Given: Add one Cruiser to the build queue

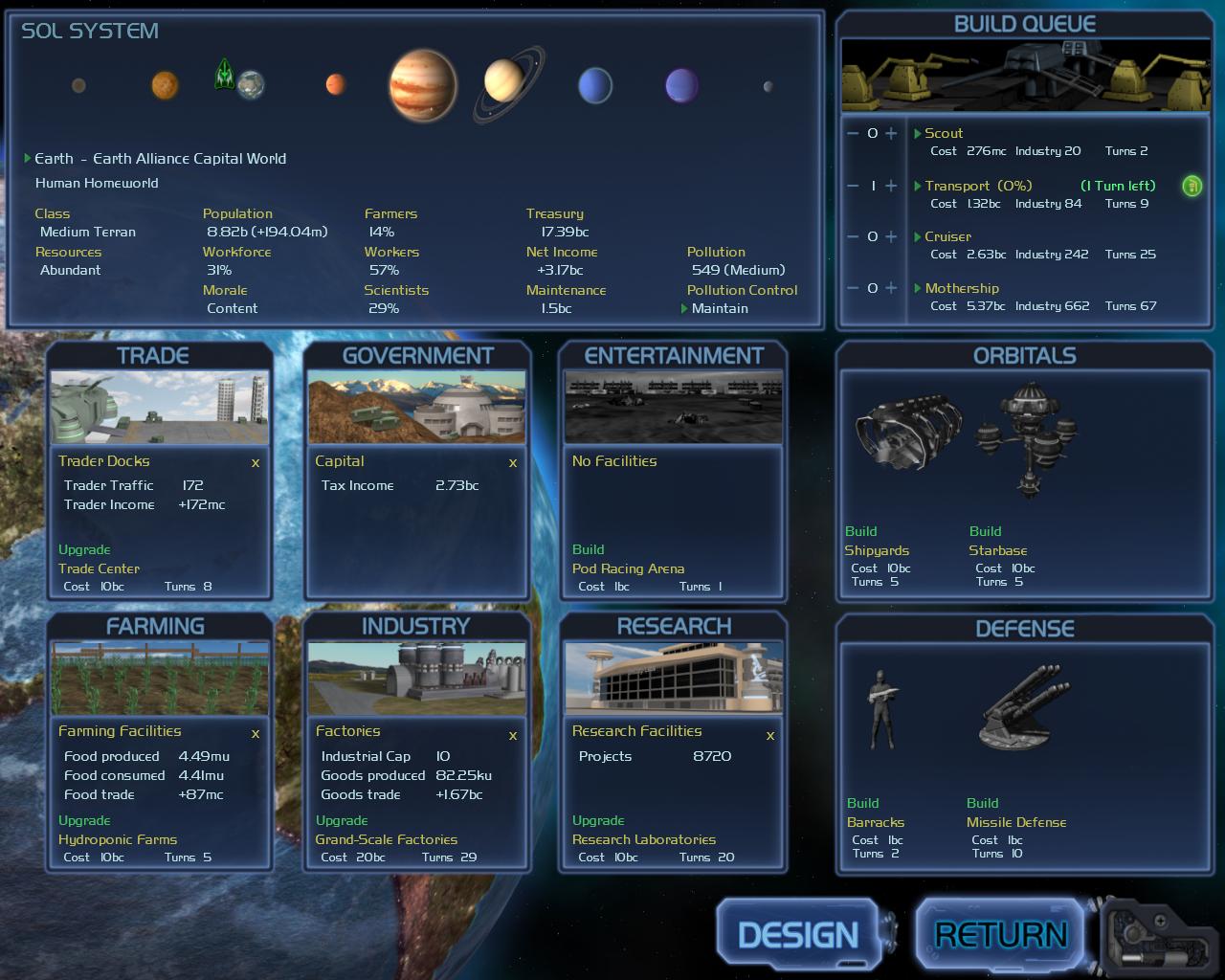Looking at the screenshot, I should point(891,236).
